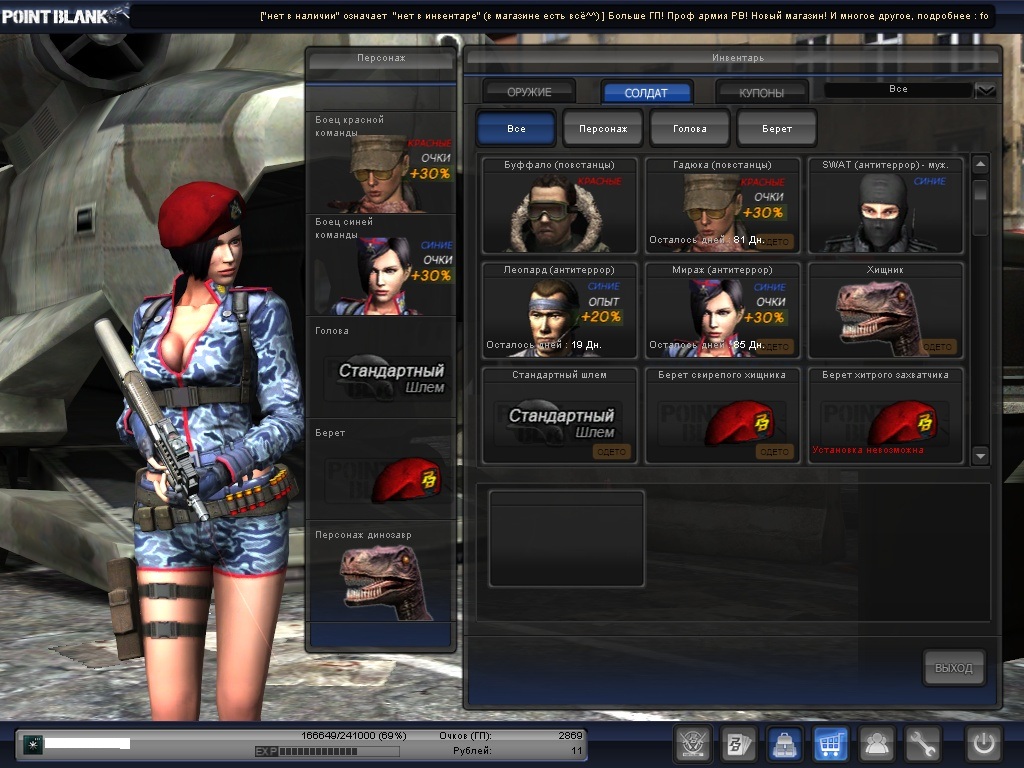Pick the SWAT антитеррор character
This screenshot has height=768, width=1024.
click(x=885, y=205)
